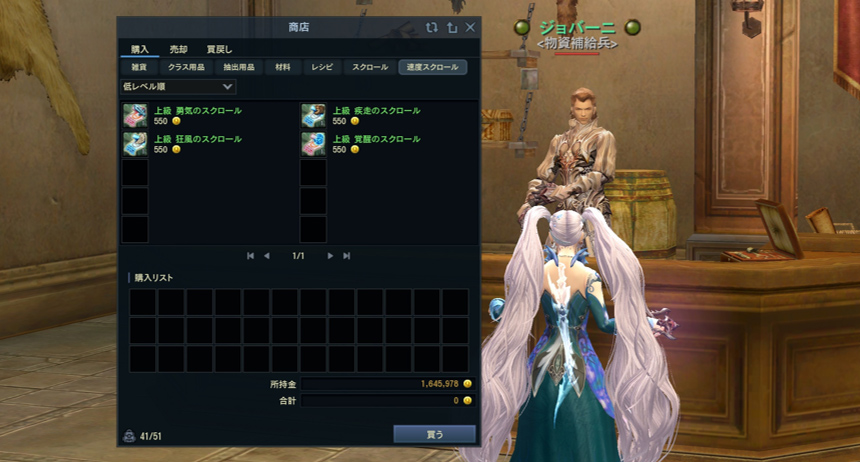This screenshot has height=462, width=860.
Task: Open the 買戻し buyback tab
Action: tap(219, 49)
